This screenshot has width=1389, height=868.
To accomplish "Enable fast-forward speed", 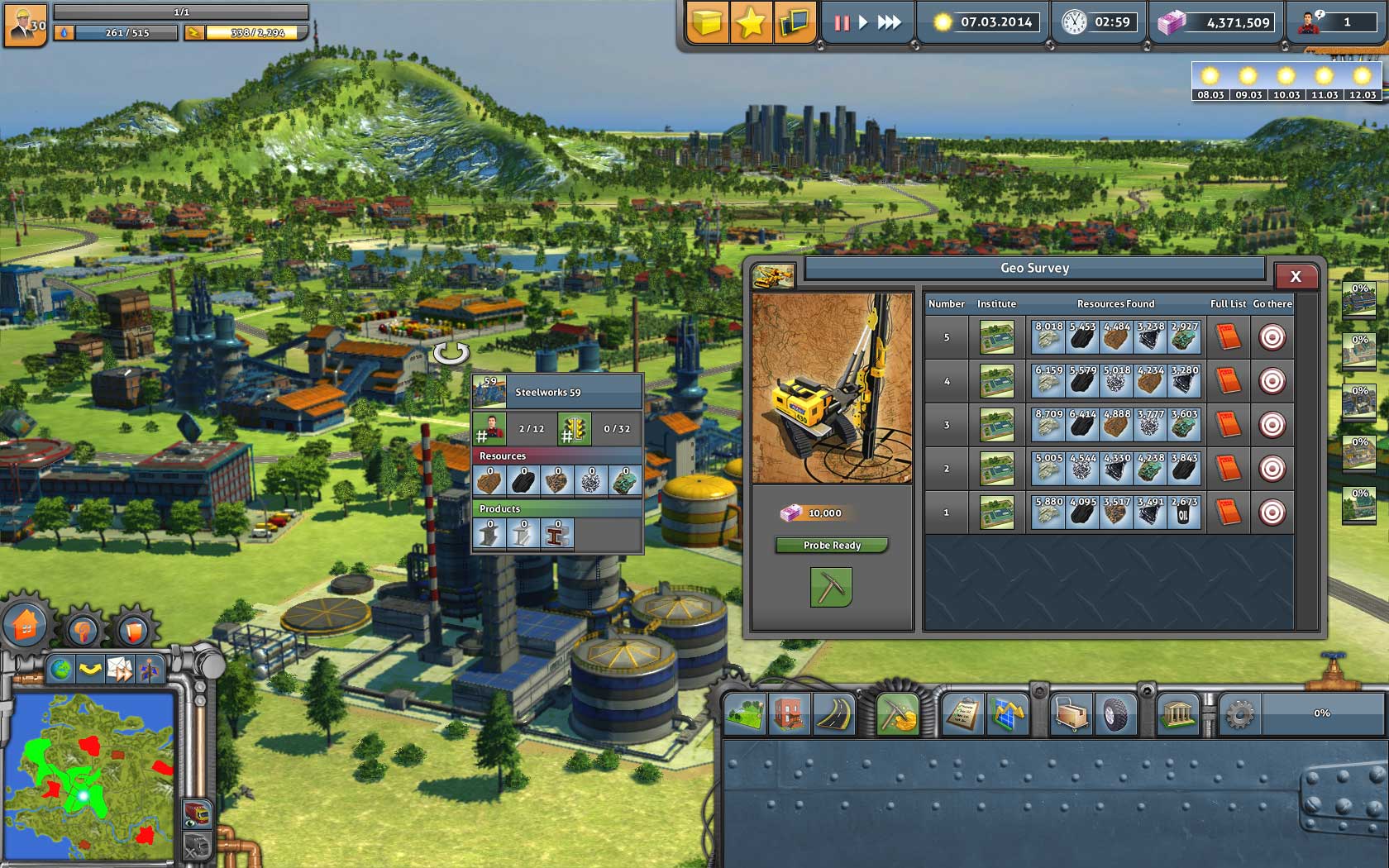I will point(888,24).
